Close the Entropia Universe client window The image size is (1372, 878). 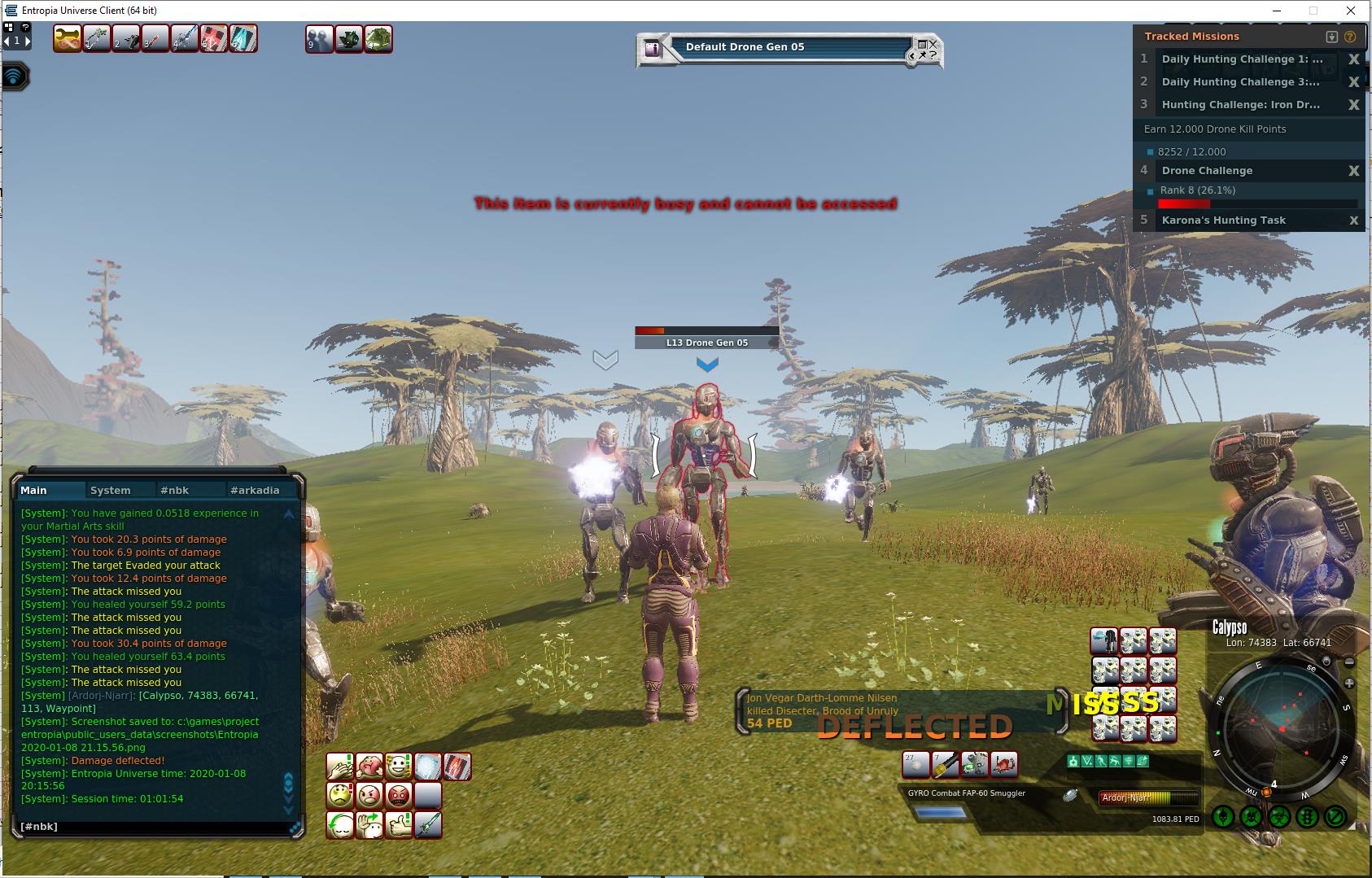click(1352, 11)
